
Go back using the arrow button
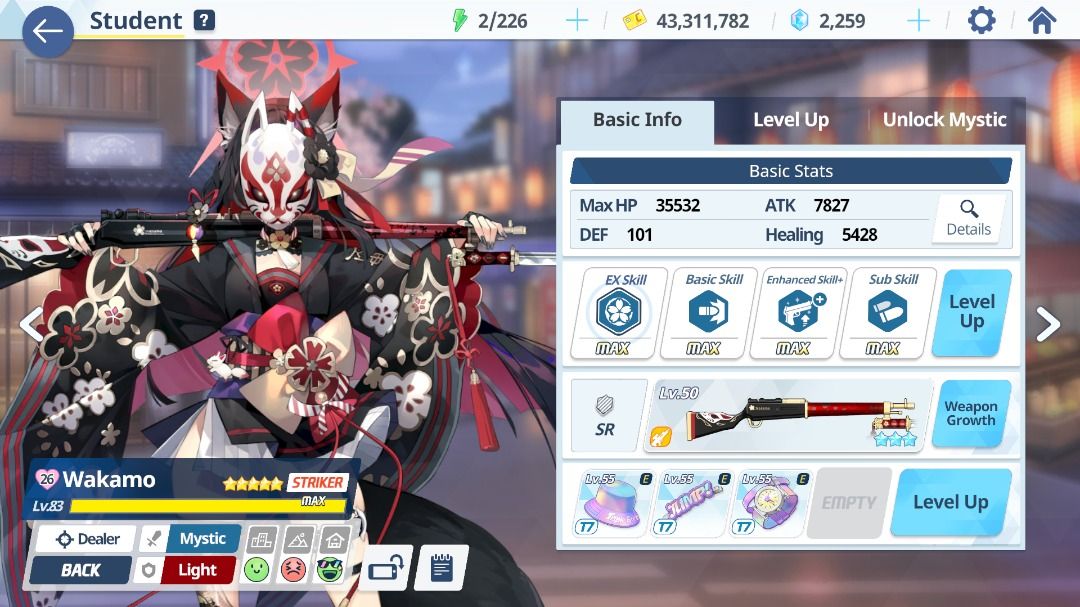click(47, 31)
